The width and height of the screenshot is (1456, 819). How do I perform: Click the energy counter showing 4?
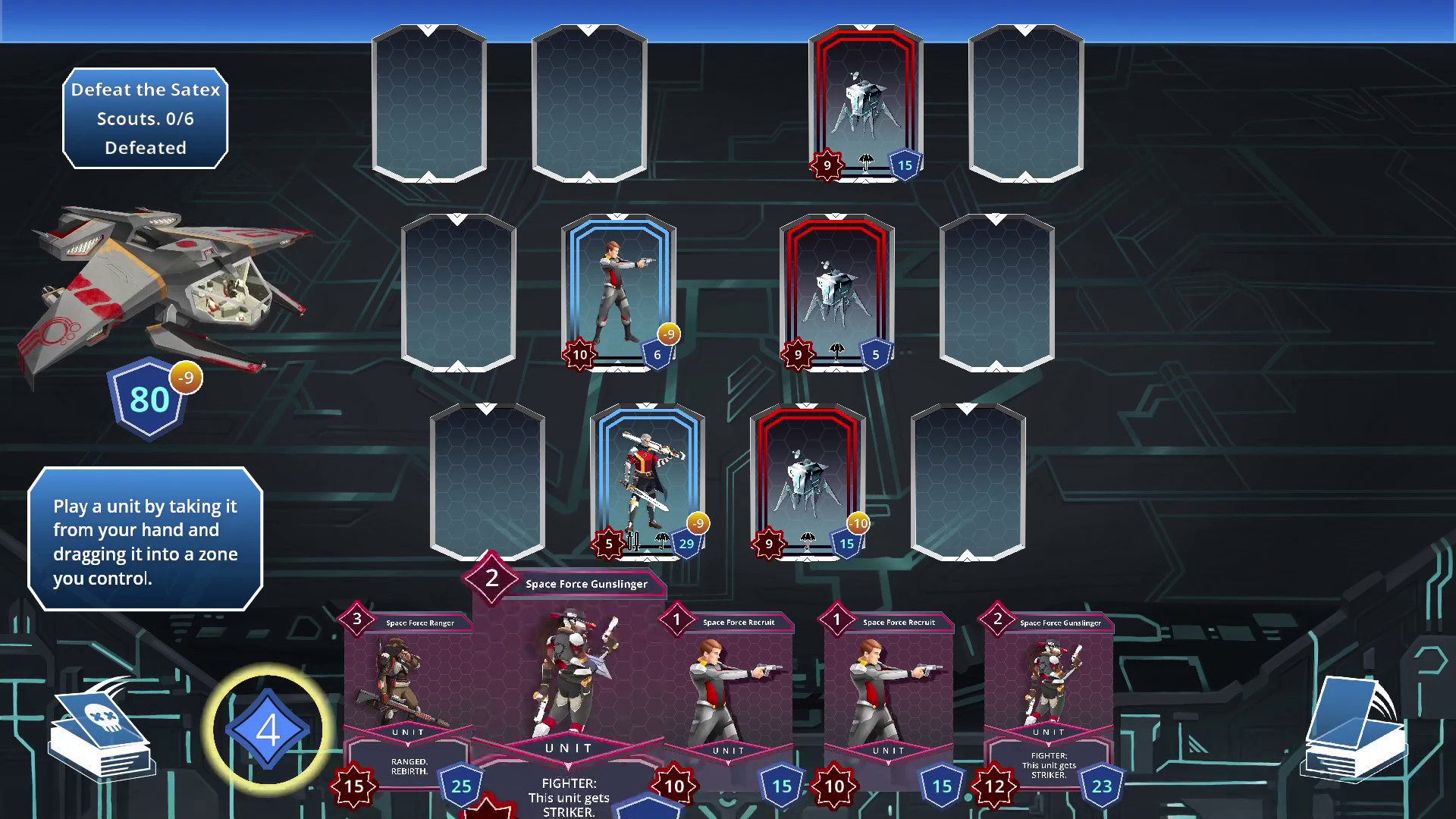click(x=267, y=728)
